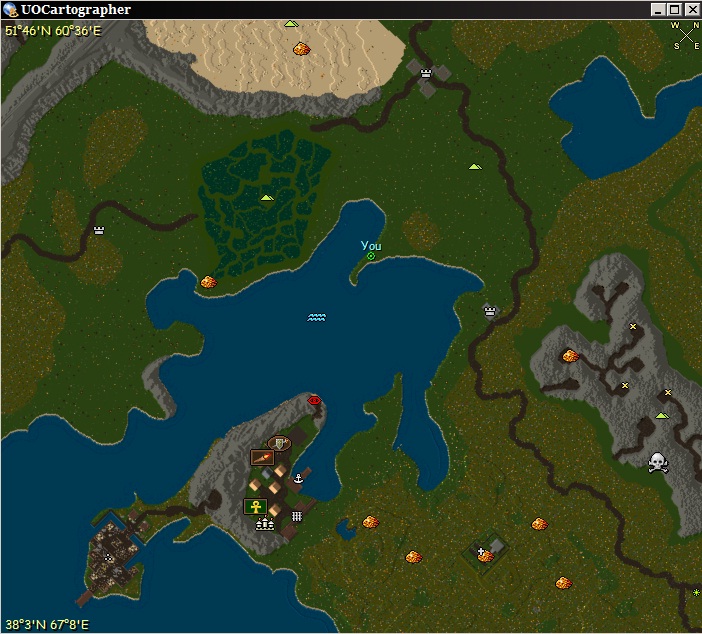Select the flaming torch shop sign
Screen dimensions: 702x634
tap(262, 457)
